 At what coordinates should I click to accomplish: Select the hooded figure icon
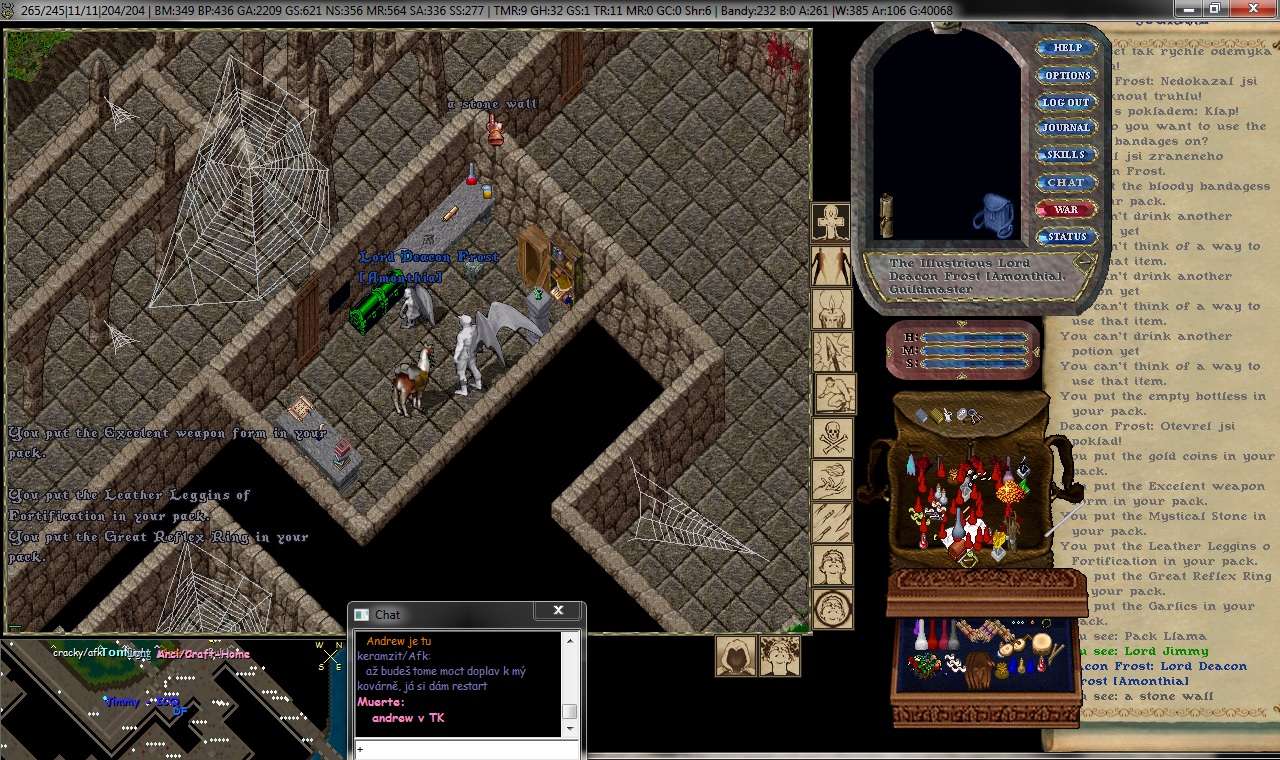point(735,656)
